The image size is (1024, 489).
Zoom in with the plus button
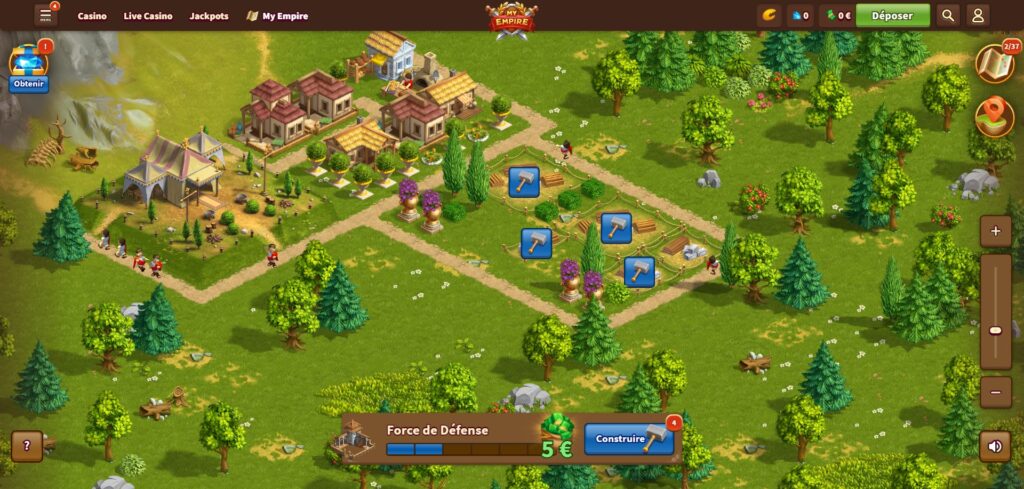pos(995,232)
